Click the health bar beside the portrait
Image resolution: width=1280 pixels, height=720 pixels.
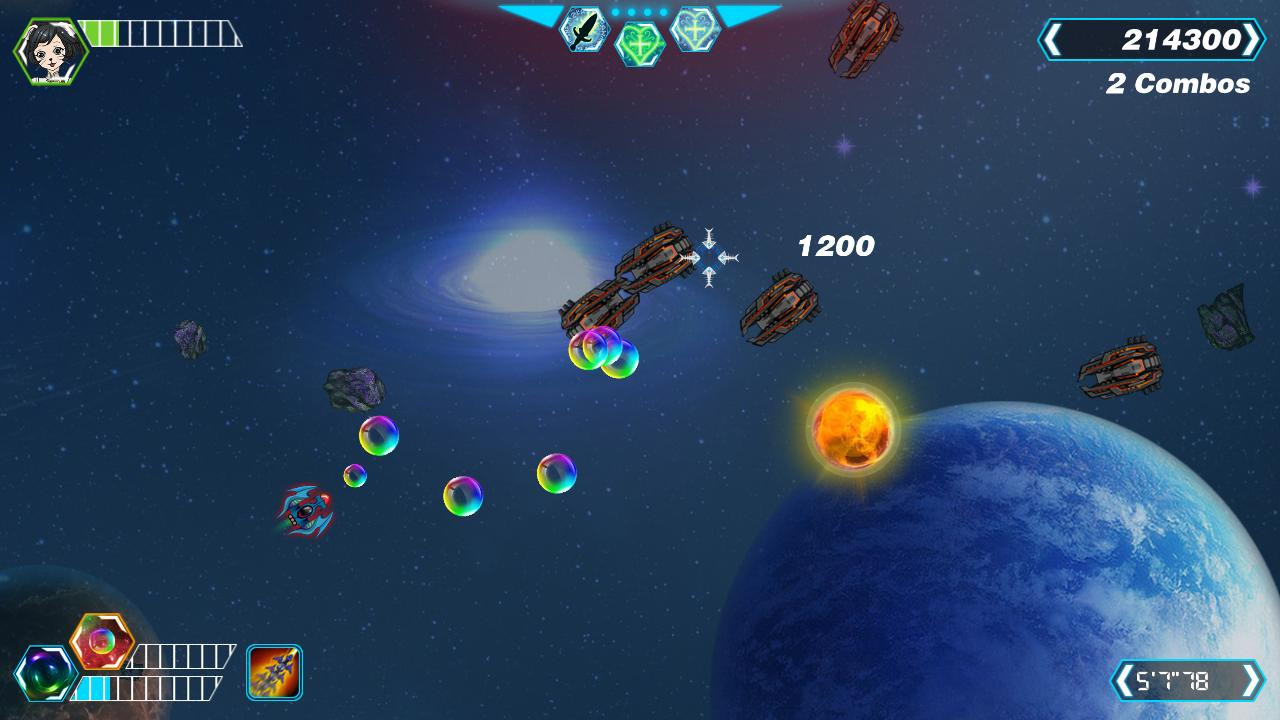[x=160, y=32]
